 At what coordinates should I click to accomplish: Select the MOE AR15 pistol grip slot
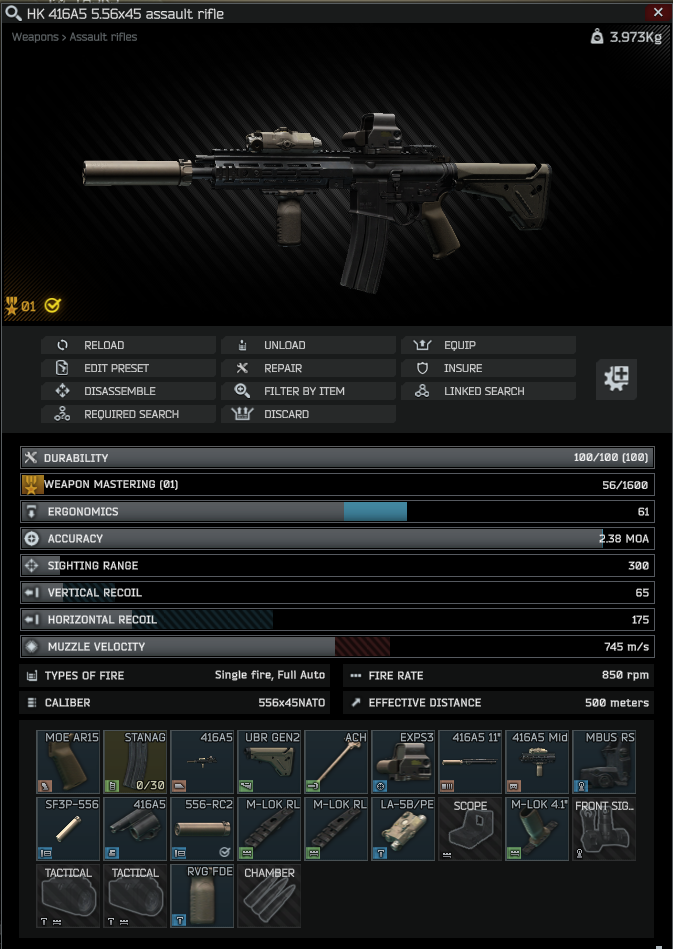tap(68, 762)
